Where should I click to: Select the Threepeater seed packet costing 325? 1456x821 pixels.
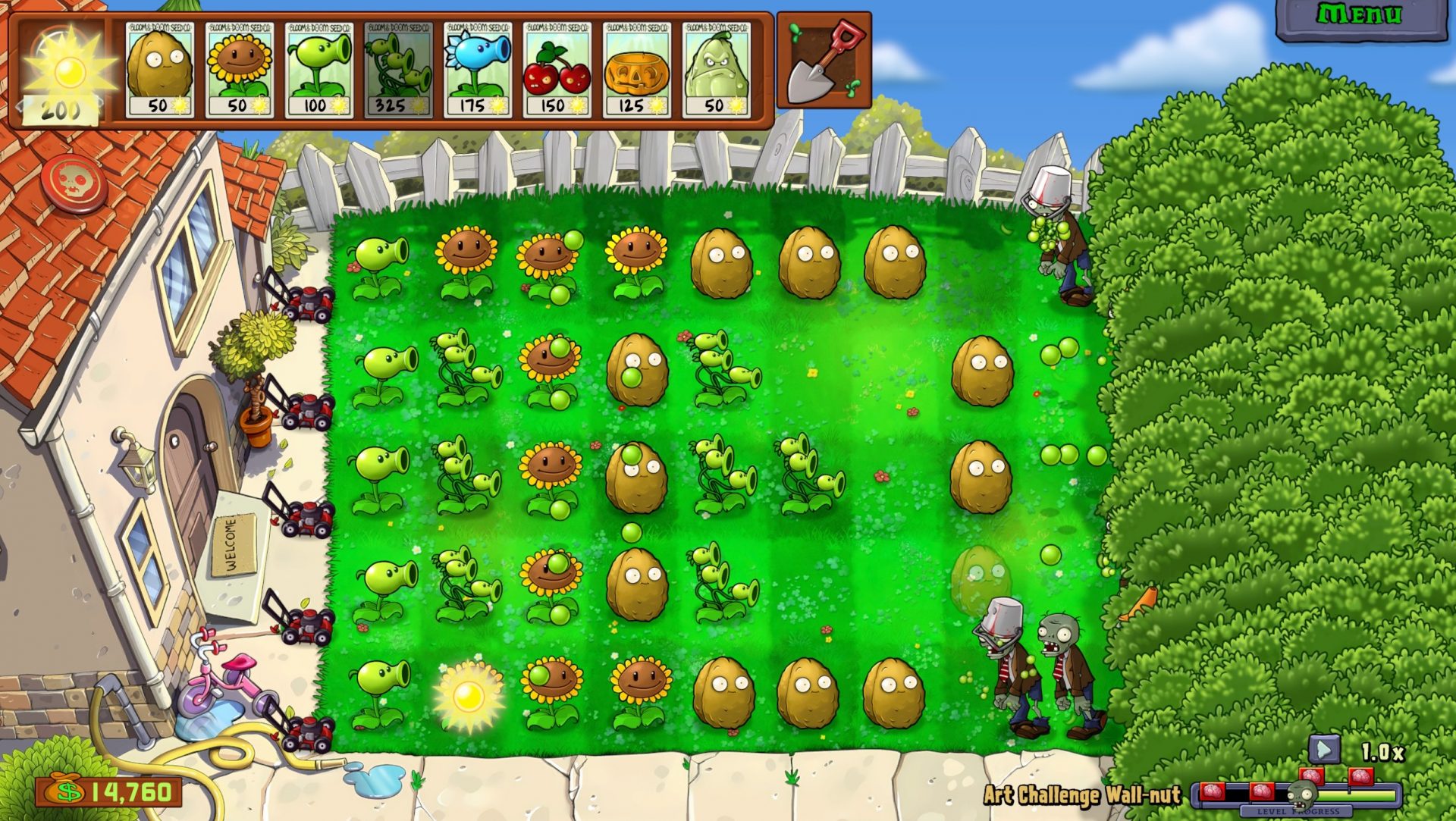(x=398, y=68)
